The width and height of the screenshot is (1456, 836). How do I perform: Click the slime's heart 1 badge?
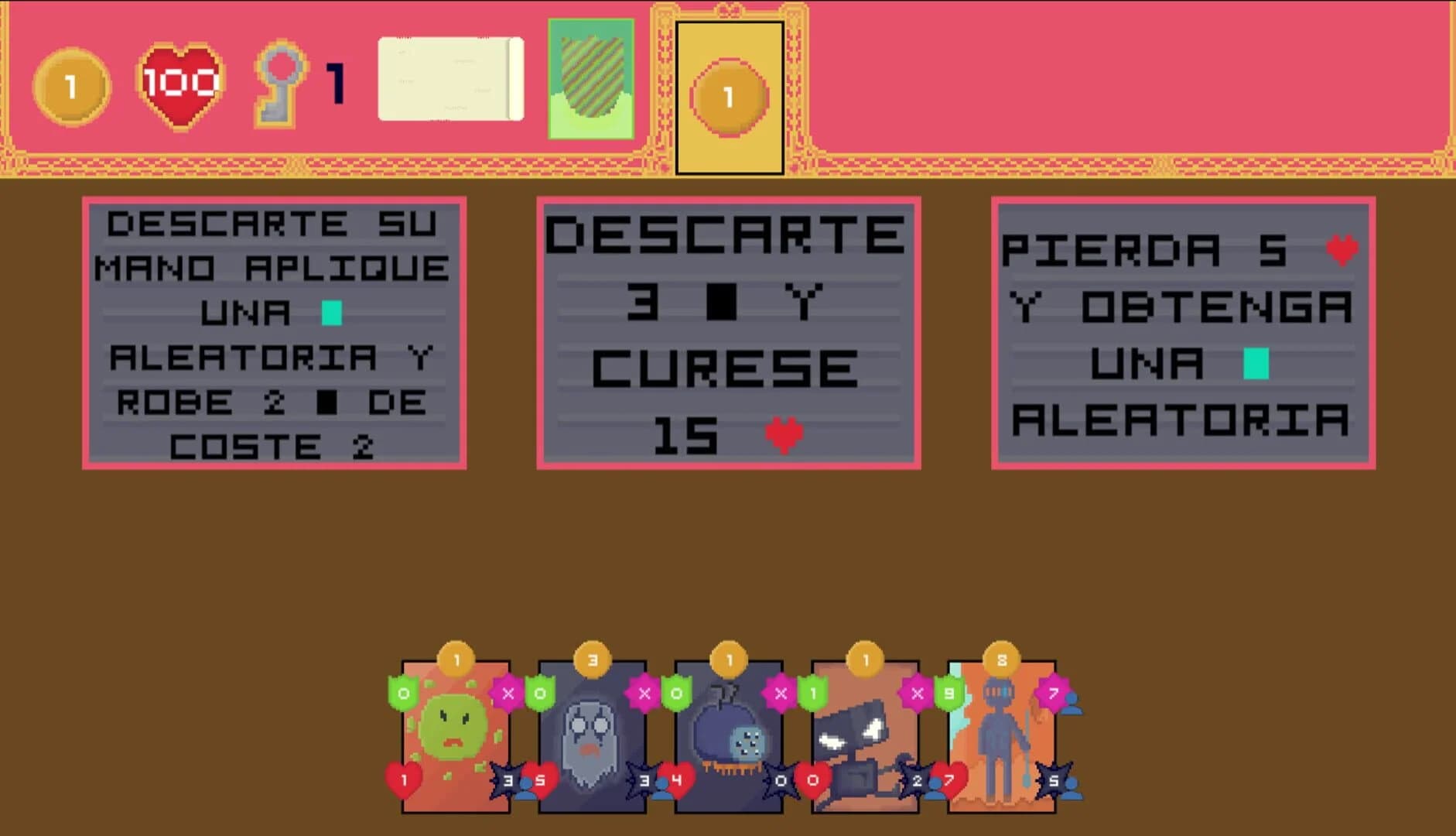(x=402, y=782)
